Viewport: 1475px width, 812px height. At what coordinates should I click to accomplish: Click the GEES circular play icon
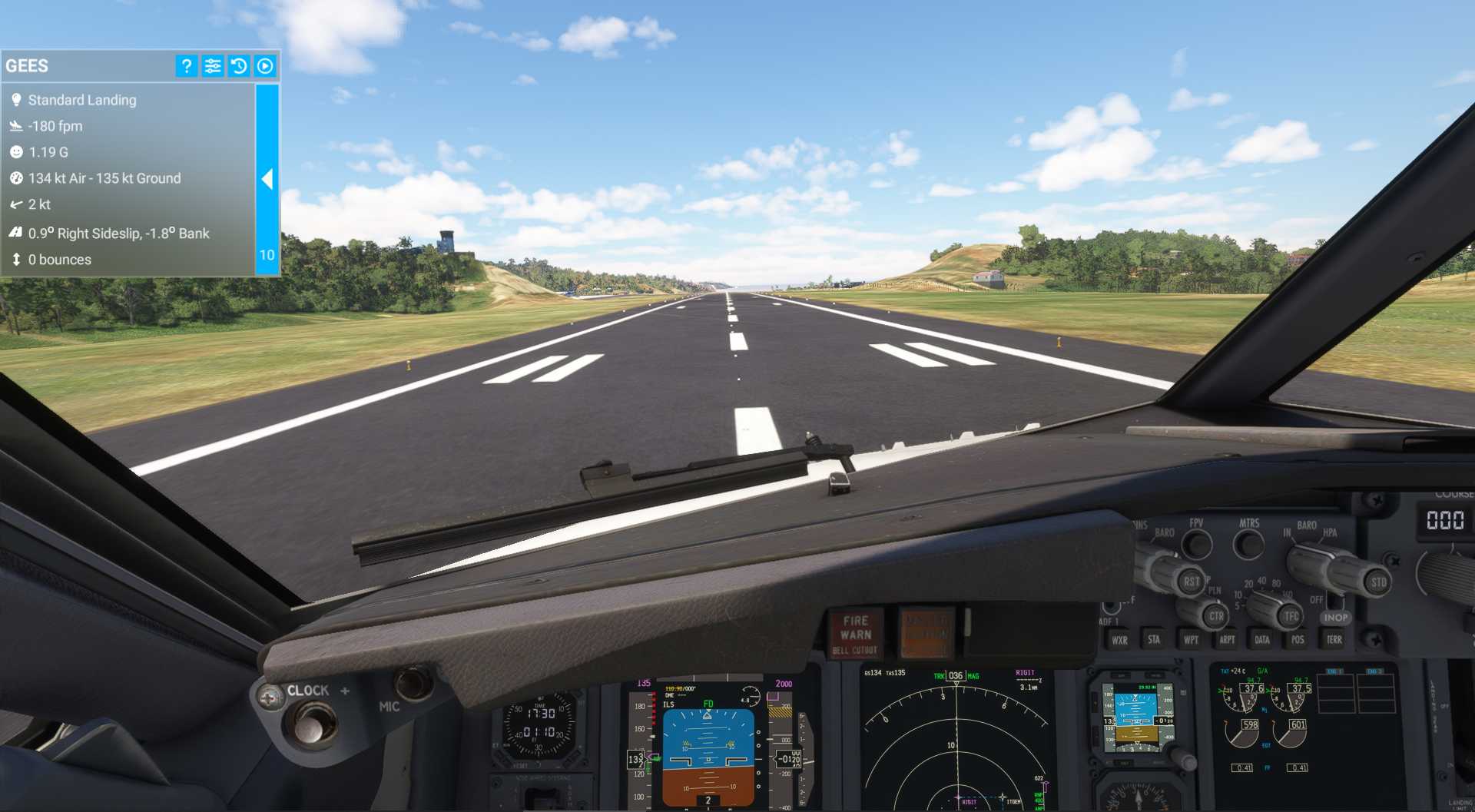tap(265, 66)
